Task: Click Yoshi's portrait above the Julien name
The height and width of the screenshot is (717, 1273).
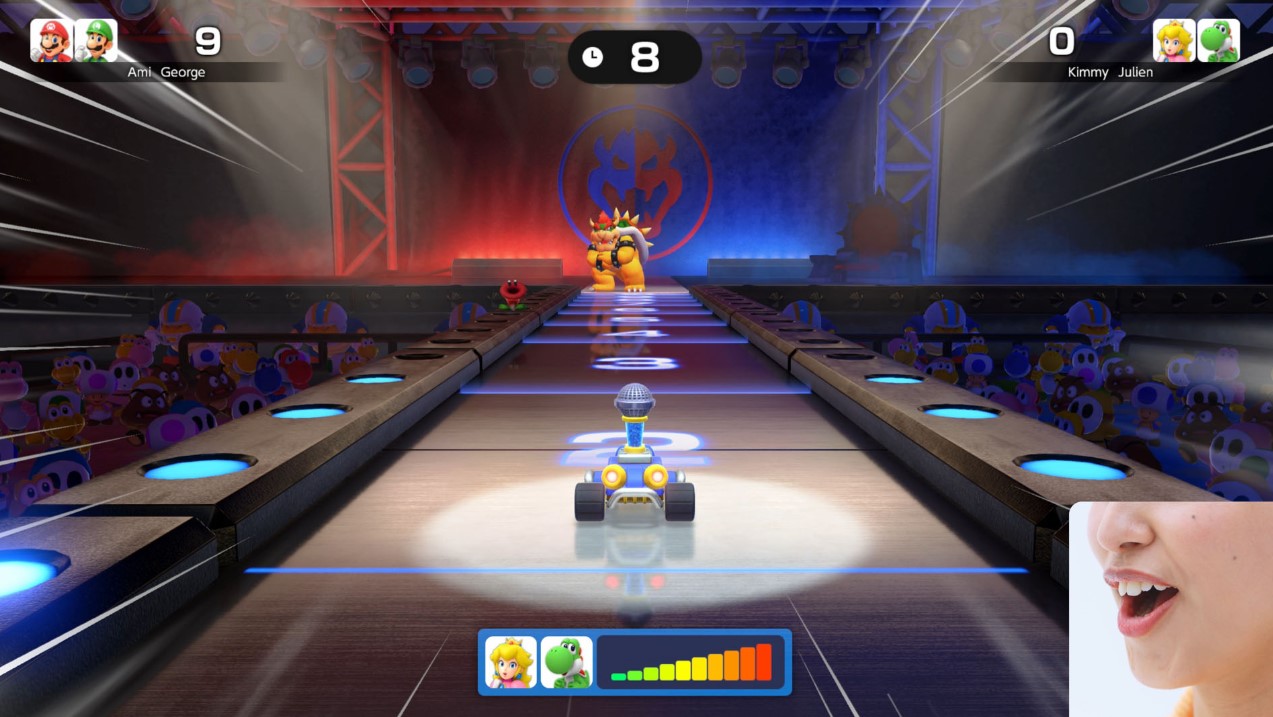Action: tap(1218, 41)
